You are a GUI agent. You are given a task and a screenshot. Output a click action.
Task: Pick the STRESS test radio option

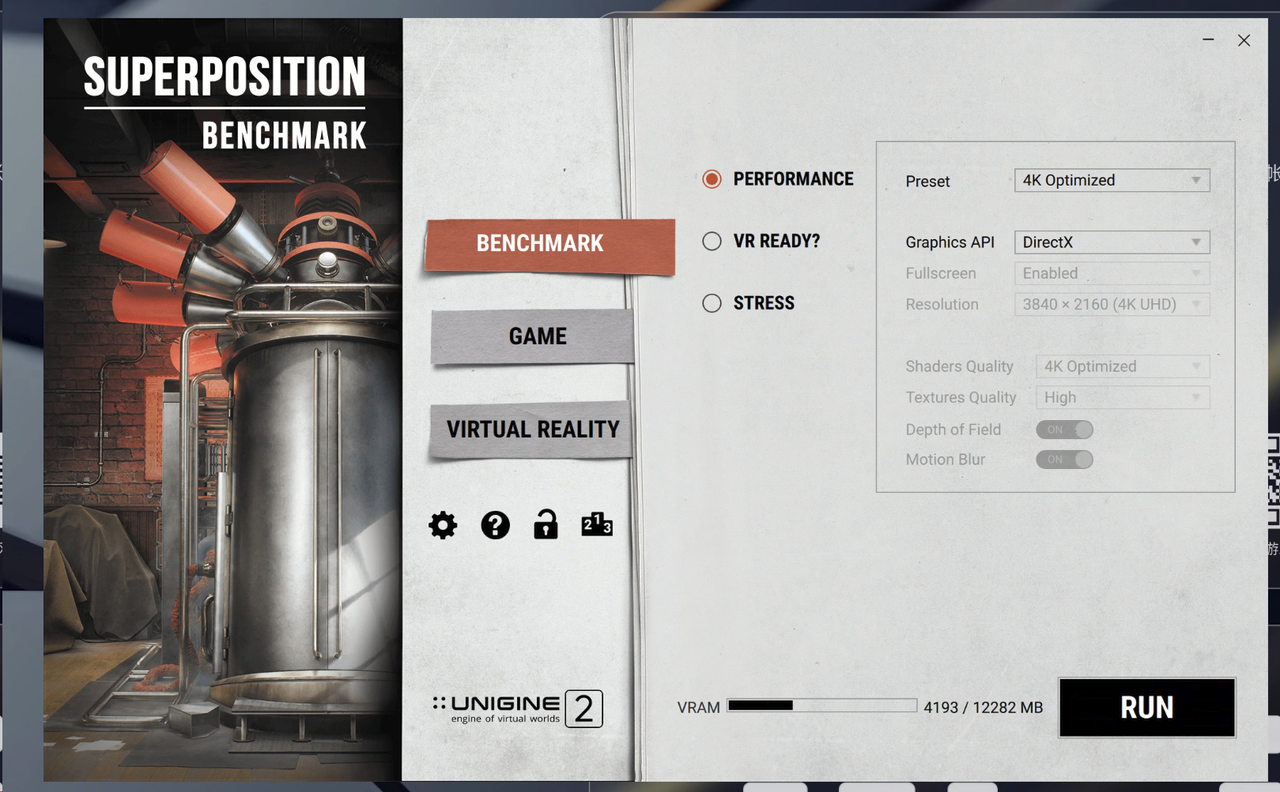click(x=712, y=303)
